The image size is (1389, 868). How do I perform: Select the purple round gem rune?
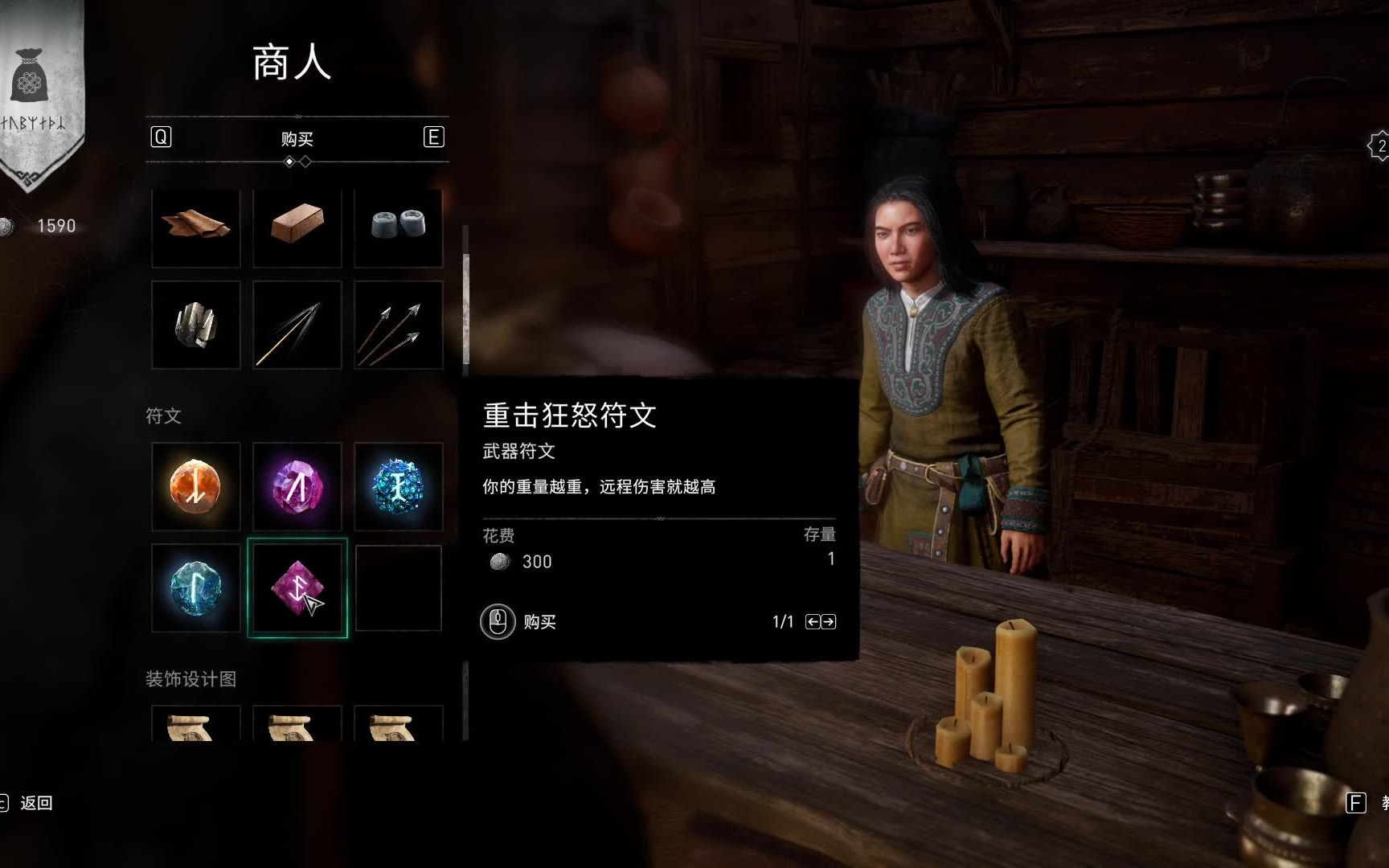click(x=297, y=486)
